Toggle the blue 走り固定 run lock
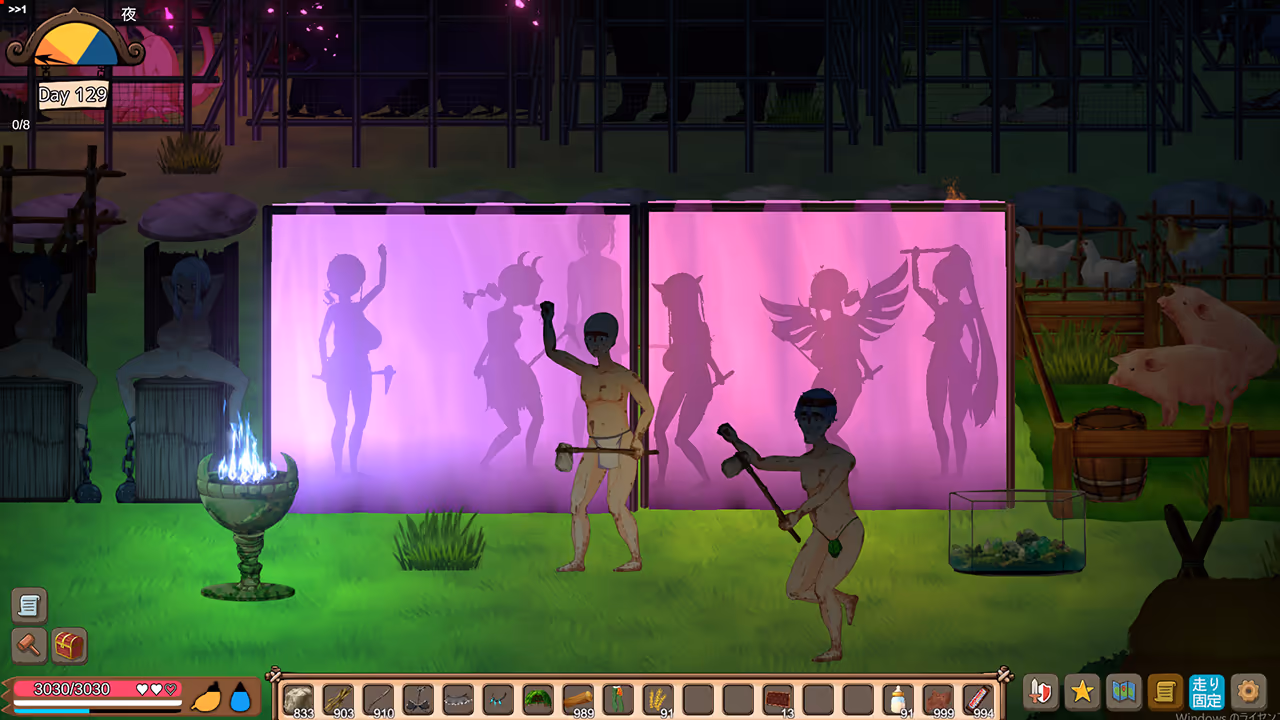 (1206, 691)
